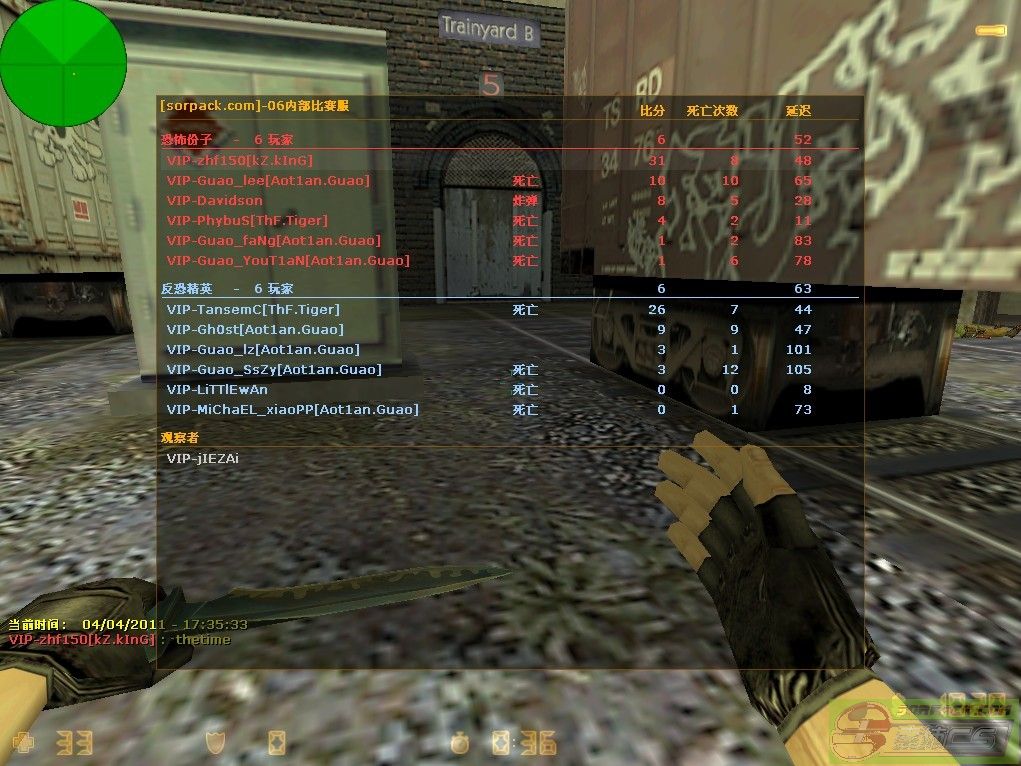
Task: Select the VIP-Guao_SsZy[Aot1an.Guao] row
Action: (x=274, y=369)
